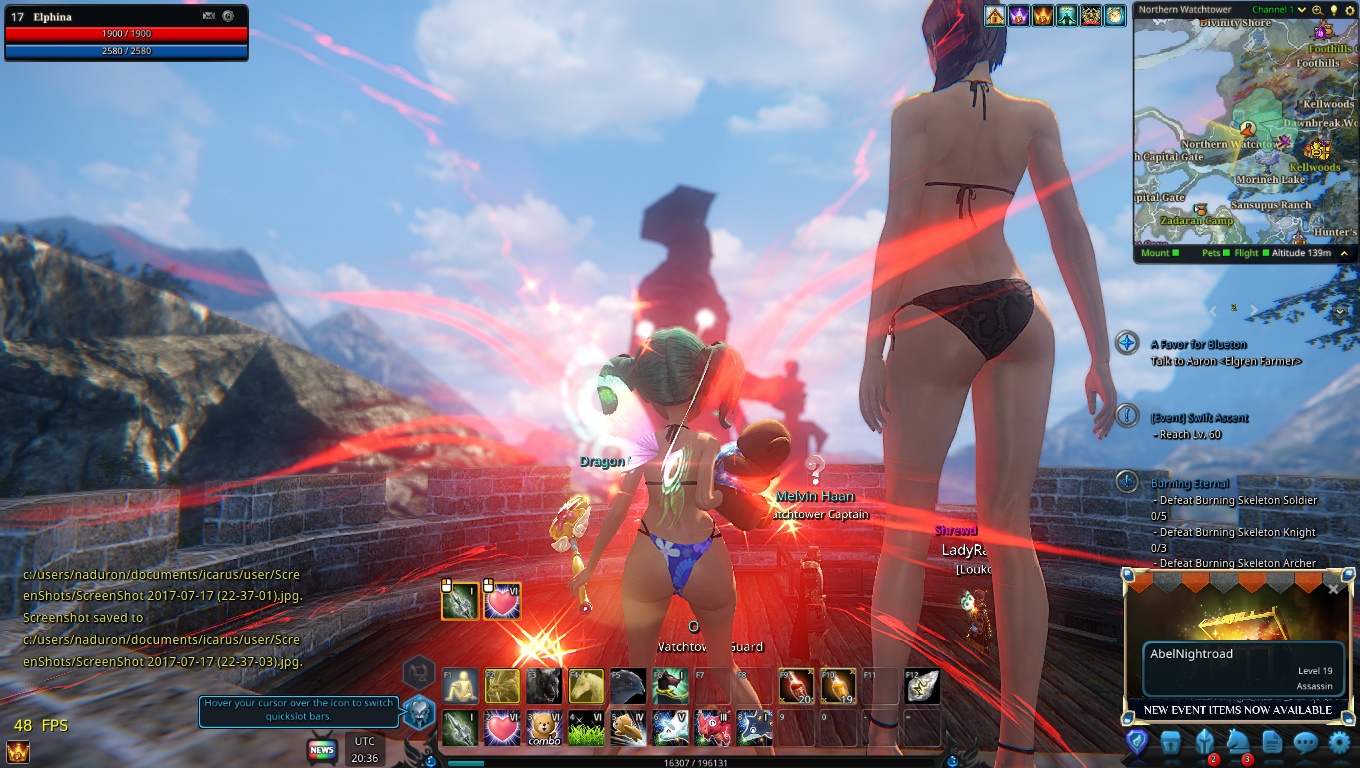
Task: Open the horse head mount menu
Action: tap(1238, 742)
